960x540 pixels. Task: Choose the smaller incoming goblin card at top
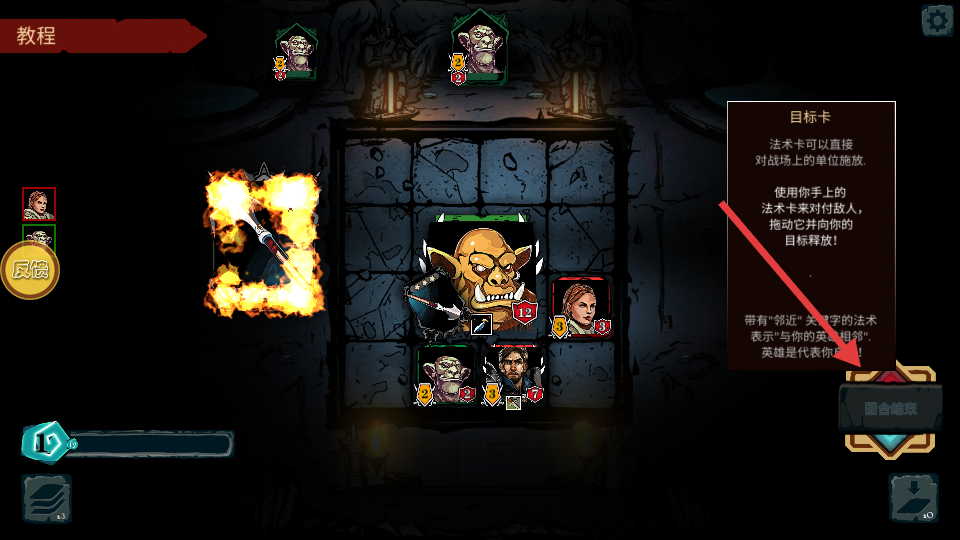(x=296, y=51)
